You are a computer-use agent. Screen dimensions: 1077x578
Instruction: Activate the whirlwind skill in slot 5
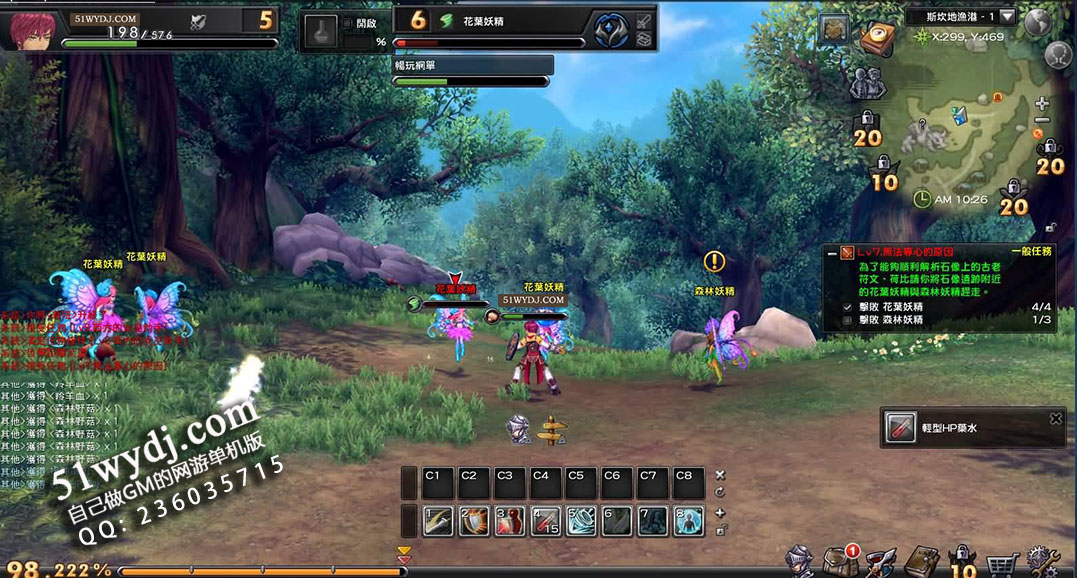580,520
